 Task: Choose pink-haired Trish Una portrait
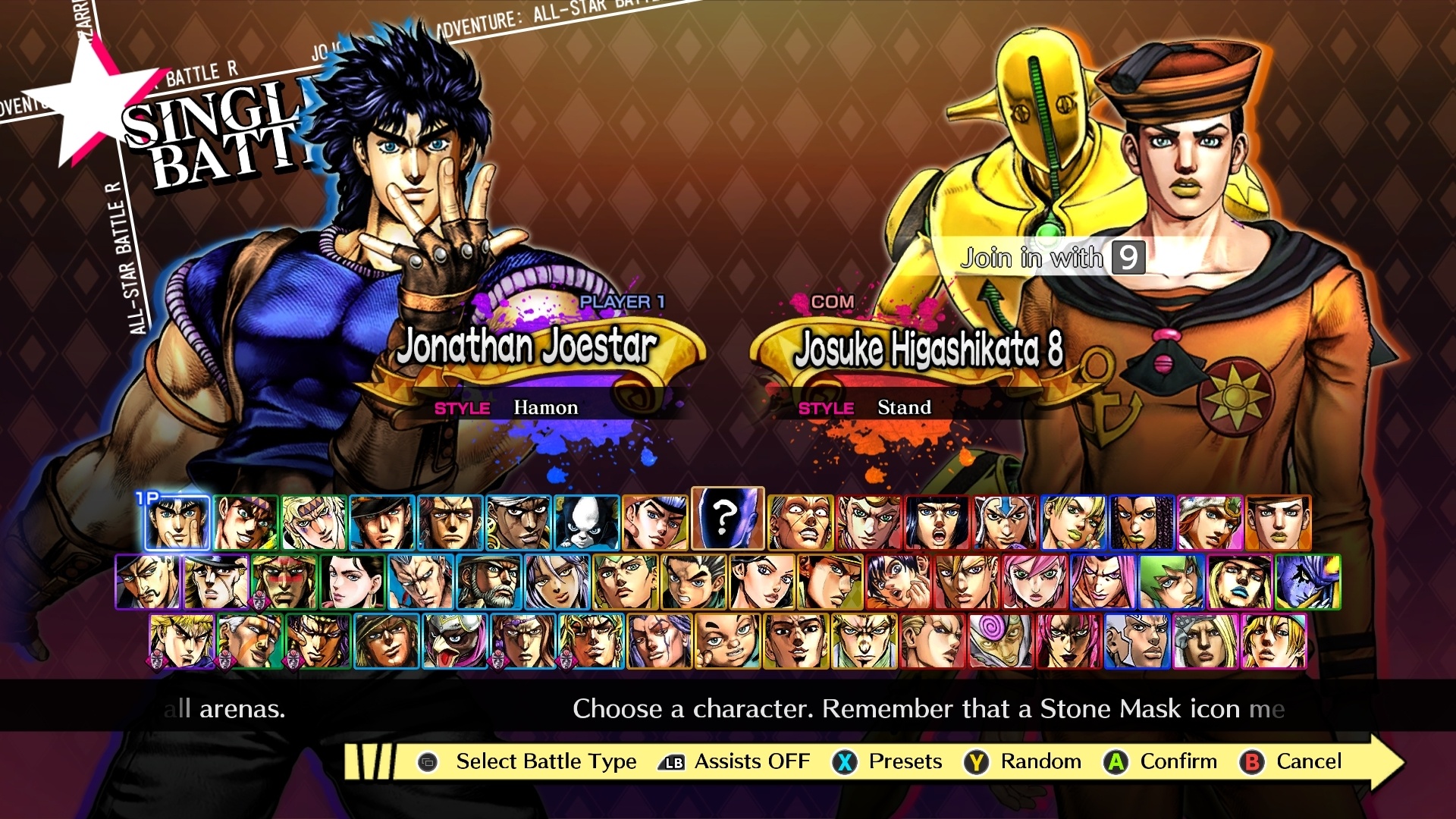[1034, 582]
